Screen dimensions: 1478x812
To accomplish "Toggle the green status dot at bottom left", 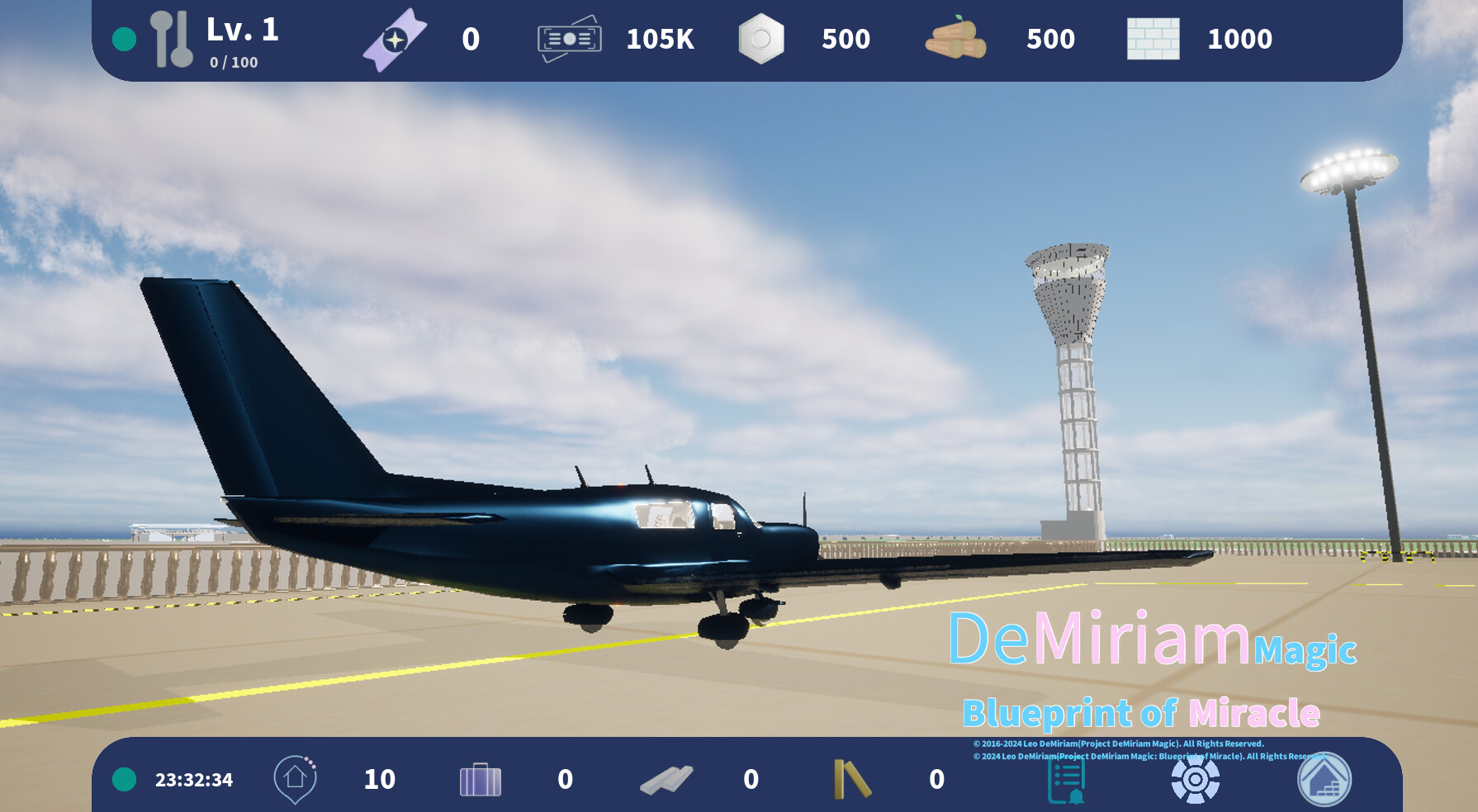I will [124, 778].
